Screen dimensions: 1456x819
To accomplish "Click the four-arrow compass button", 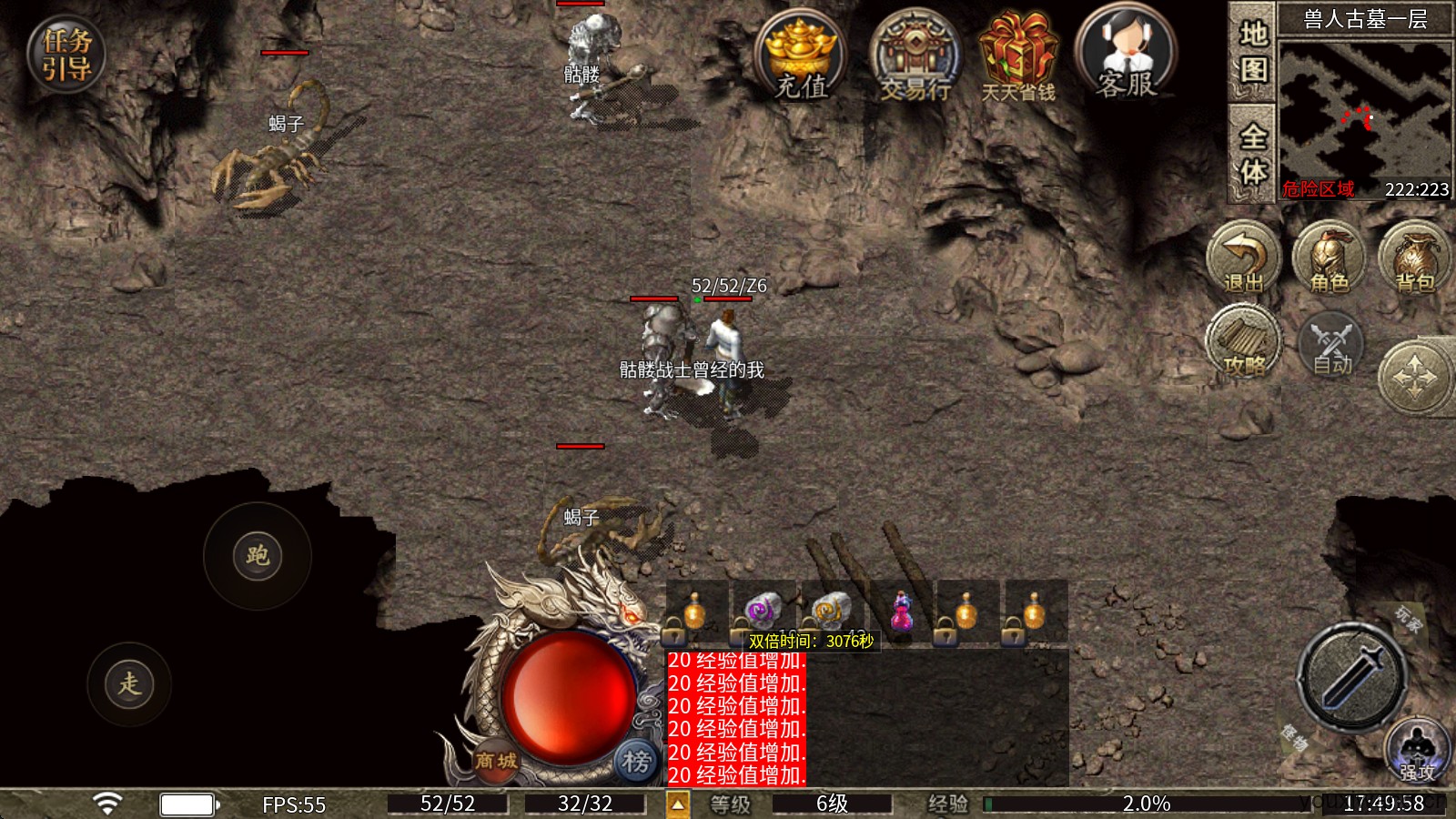I will click(1414, 376).
